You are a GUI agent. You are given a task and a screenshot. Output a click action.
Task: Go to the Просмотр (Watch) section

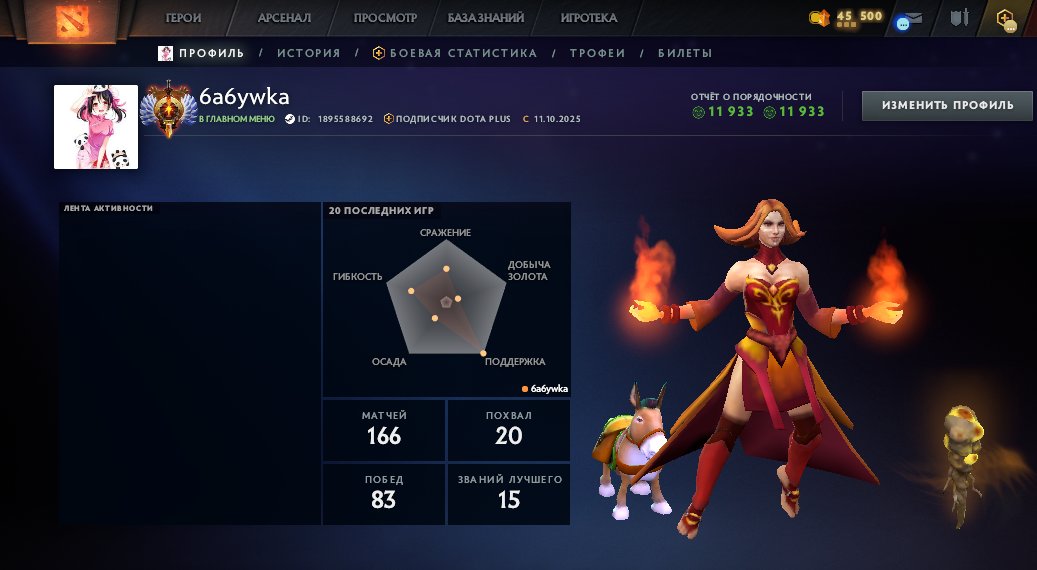click(385, 18)
